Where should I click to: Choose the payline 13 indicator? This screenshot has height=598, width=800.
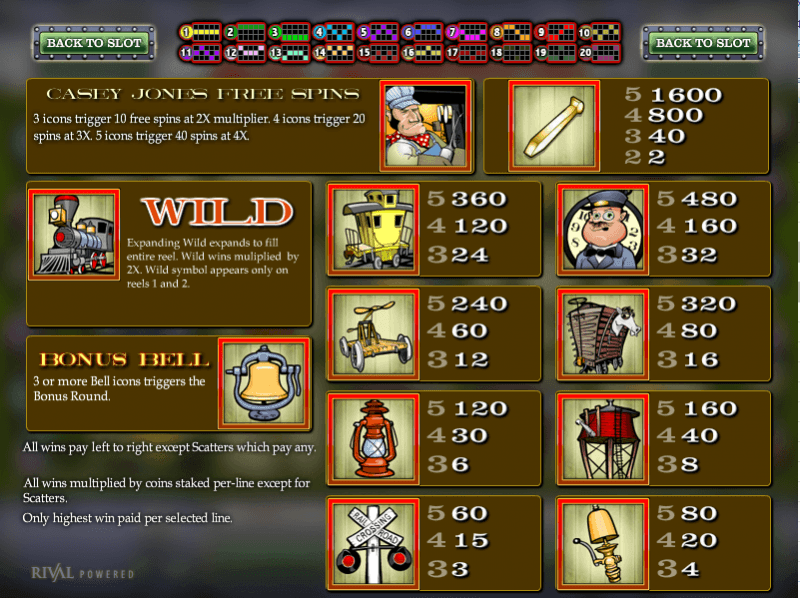click(x=288, y=52)
